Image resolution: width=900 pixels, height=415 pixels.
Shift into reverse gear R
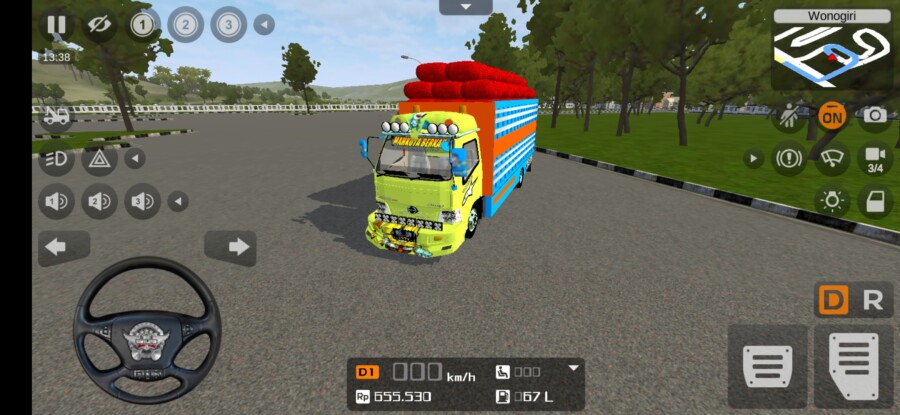click(873, 300)
